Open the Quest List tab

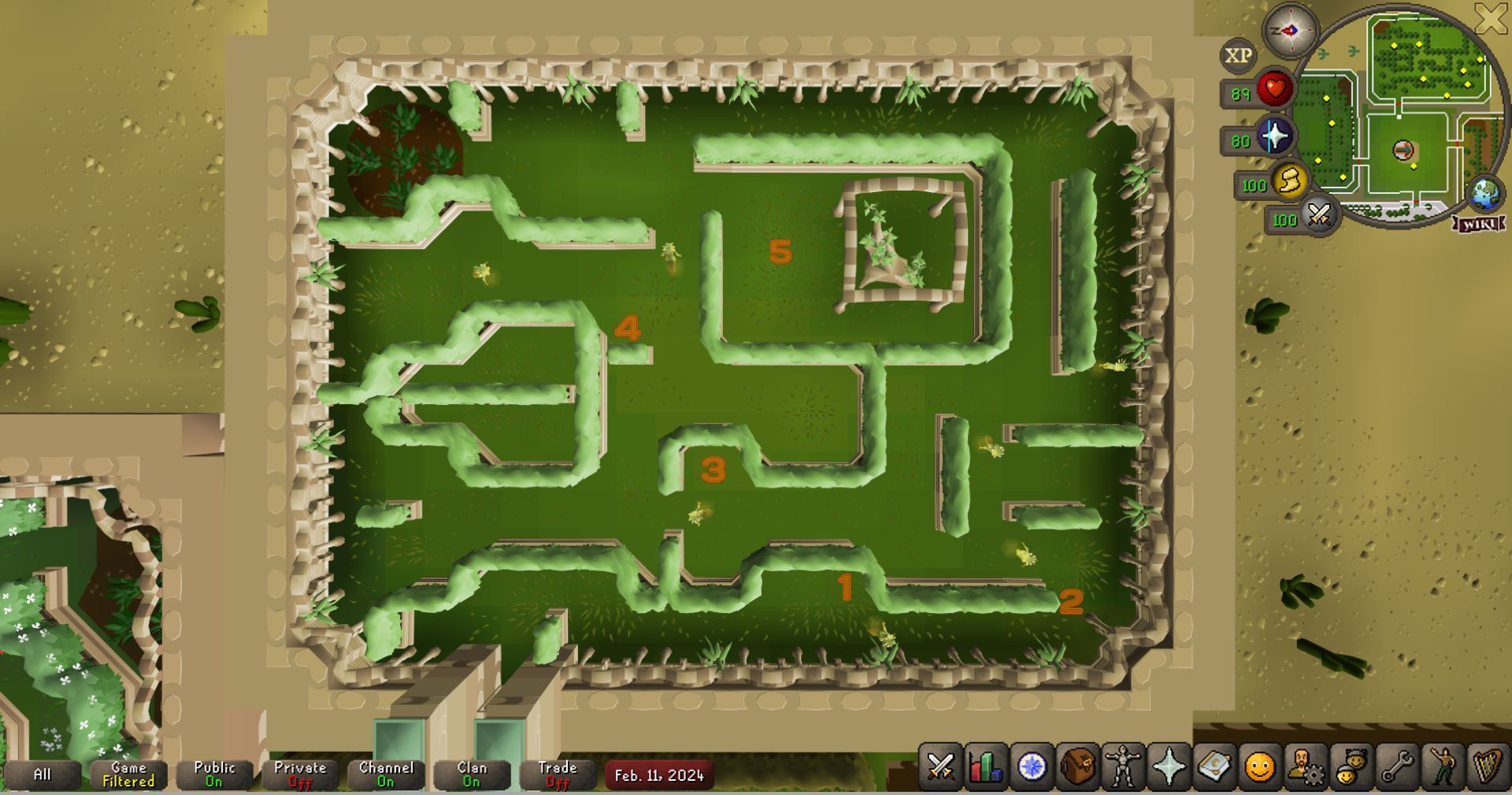coord(1032,765)
